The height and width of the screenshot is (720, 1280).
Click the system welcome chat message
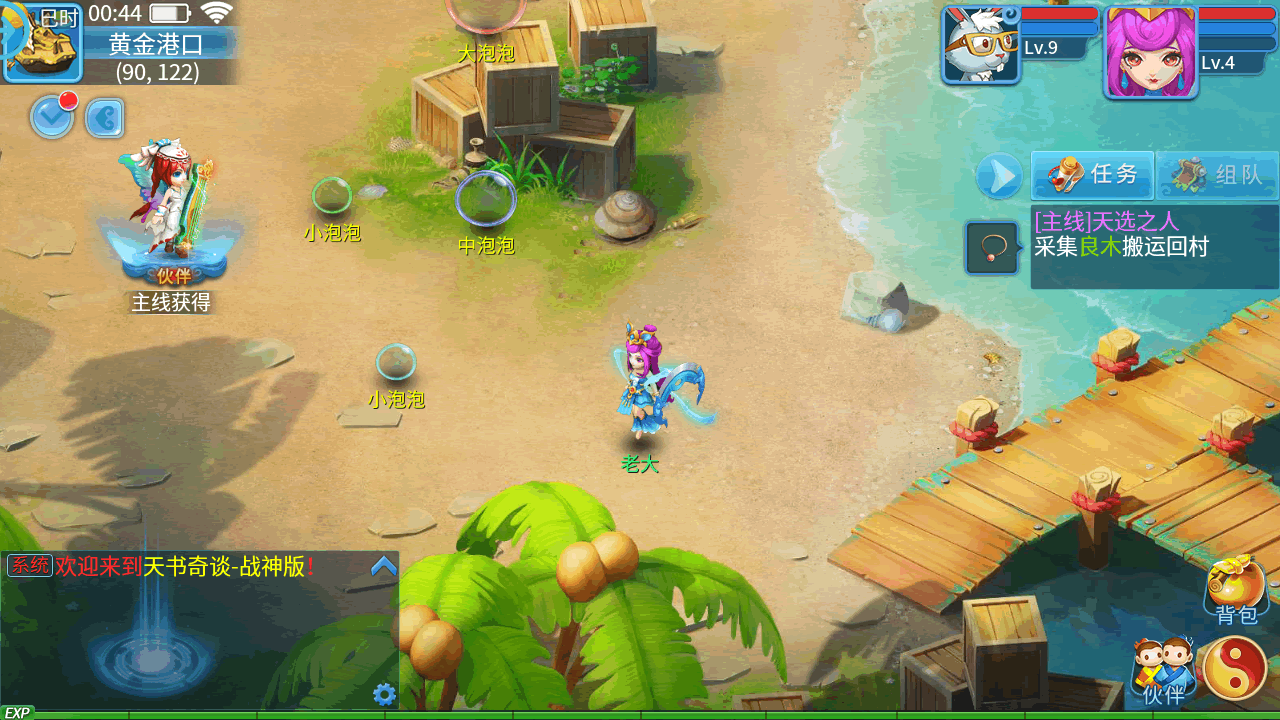180,567
